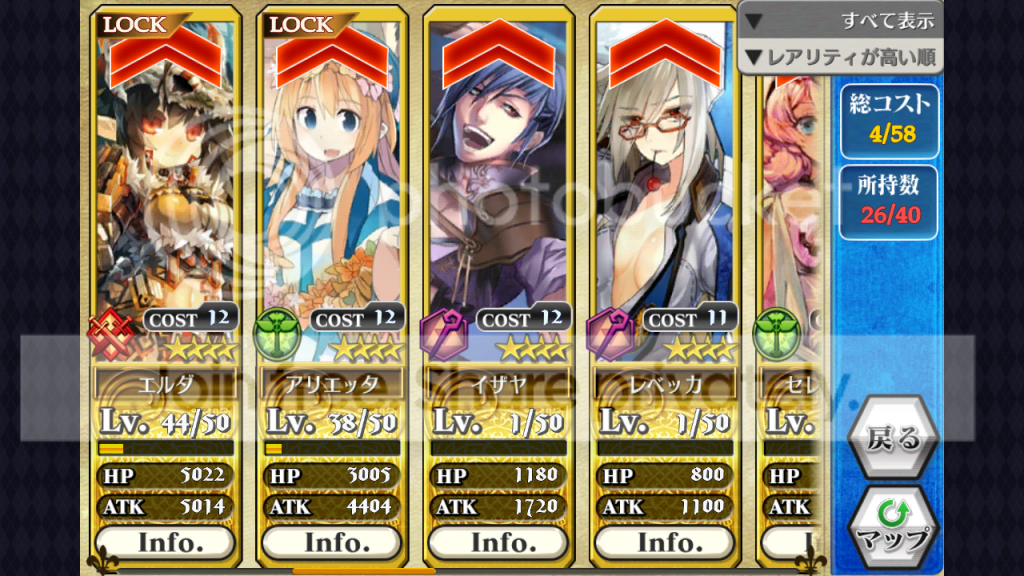Click the 戻る back button
The height and width of the screenshot is (576, 1024).
click(893, 437)
